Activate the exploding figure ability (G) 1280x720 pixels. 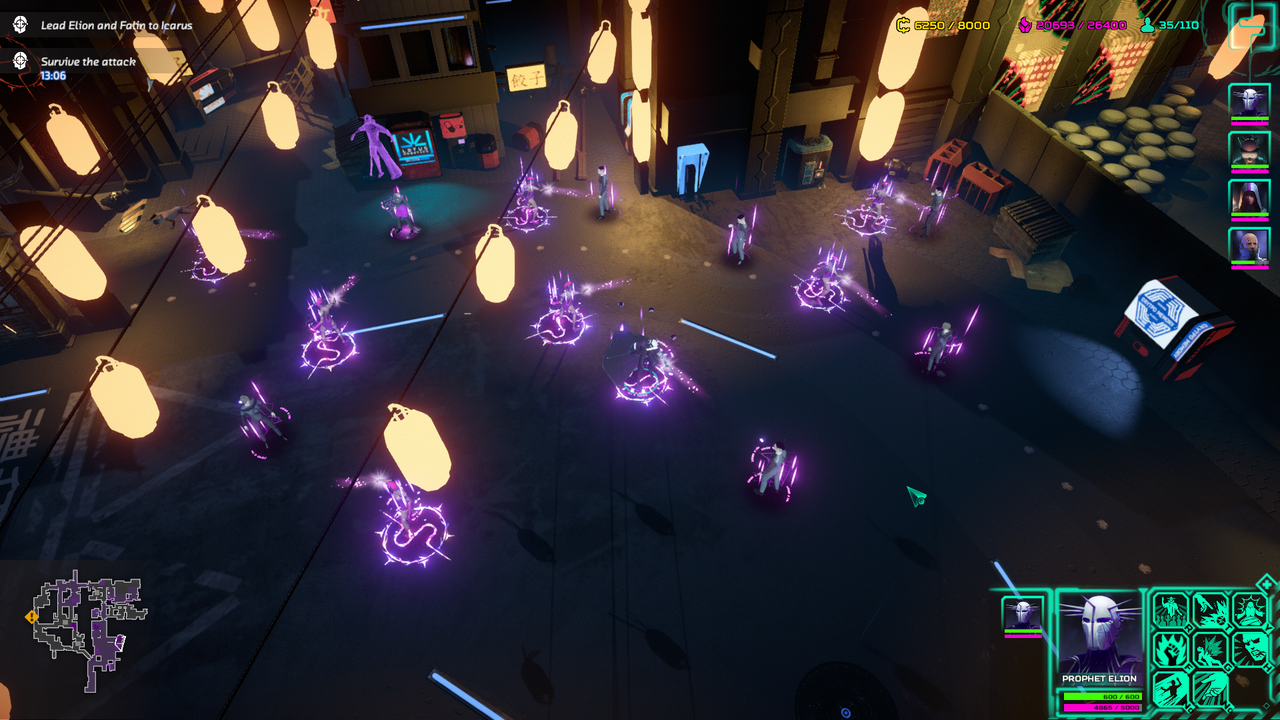pos(1210,649)
